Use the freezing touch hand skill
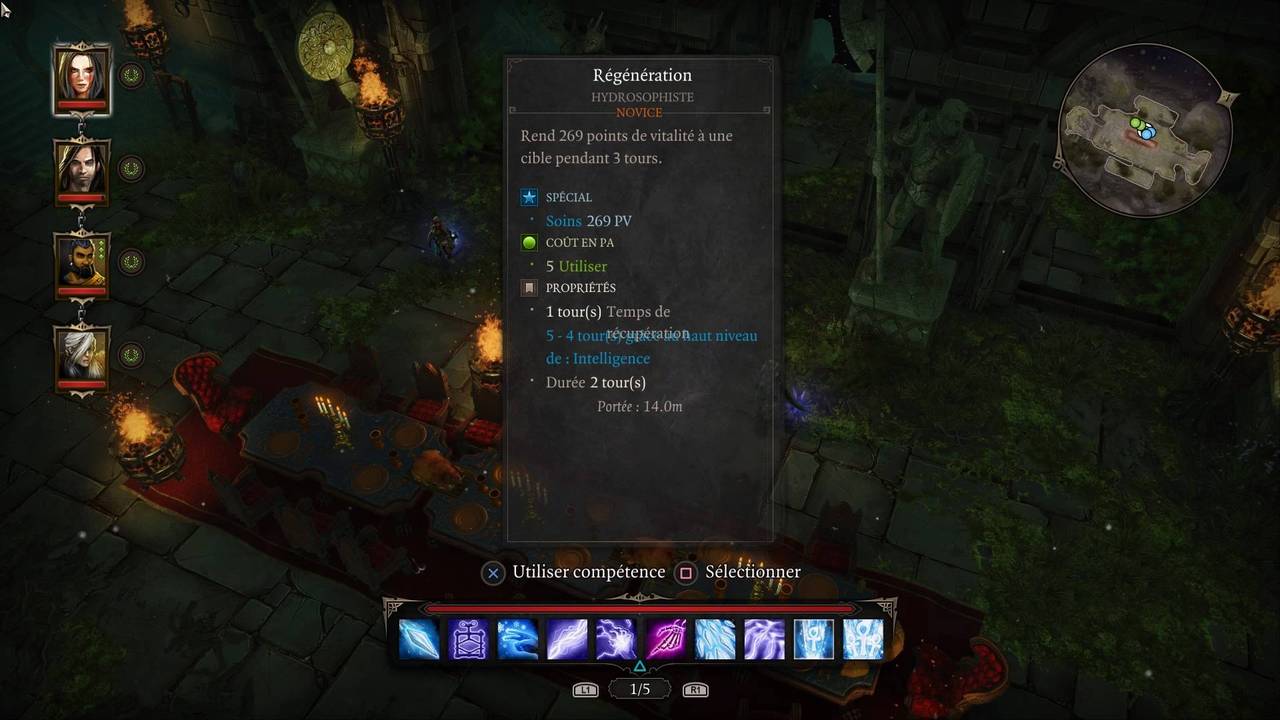This screenshot has width=1280, height=720. pyautogui.click(x=518, y=639)
